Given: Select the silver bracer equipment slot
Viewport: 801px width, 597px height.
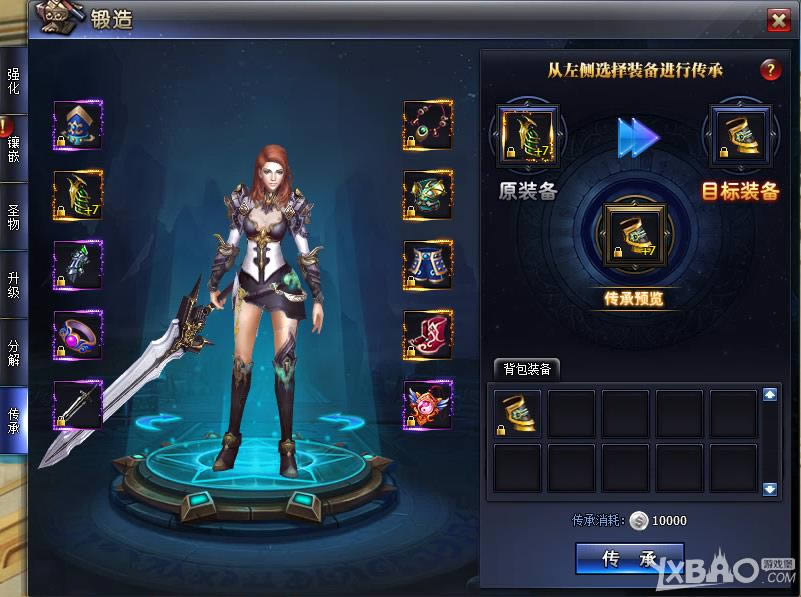Looking at the screenshot, I should tap(78, 265).
